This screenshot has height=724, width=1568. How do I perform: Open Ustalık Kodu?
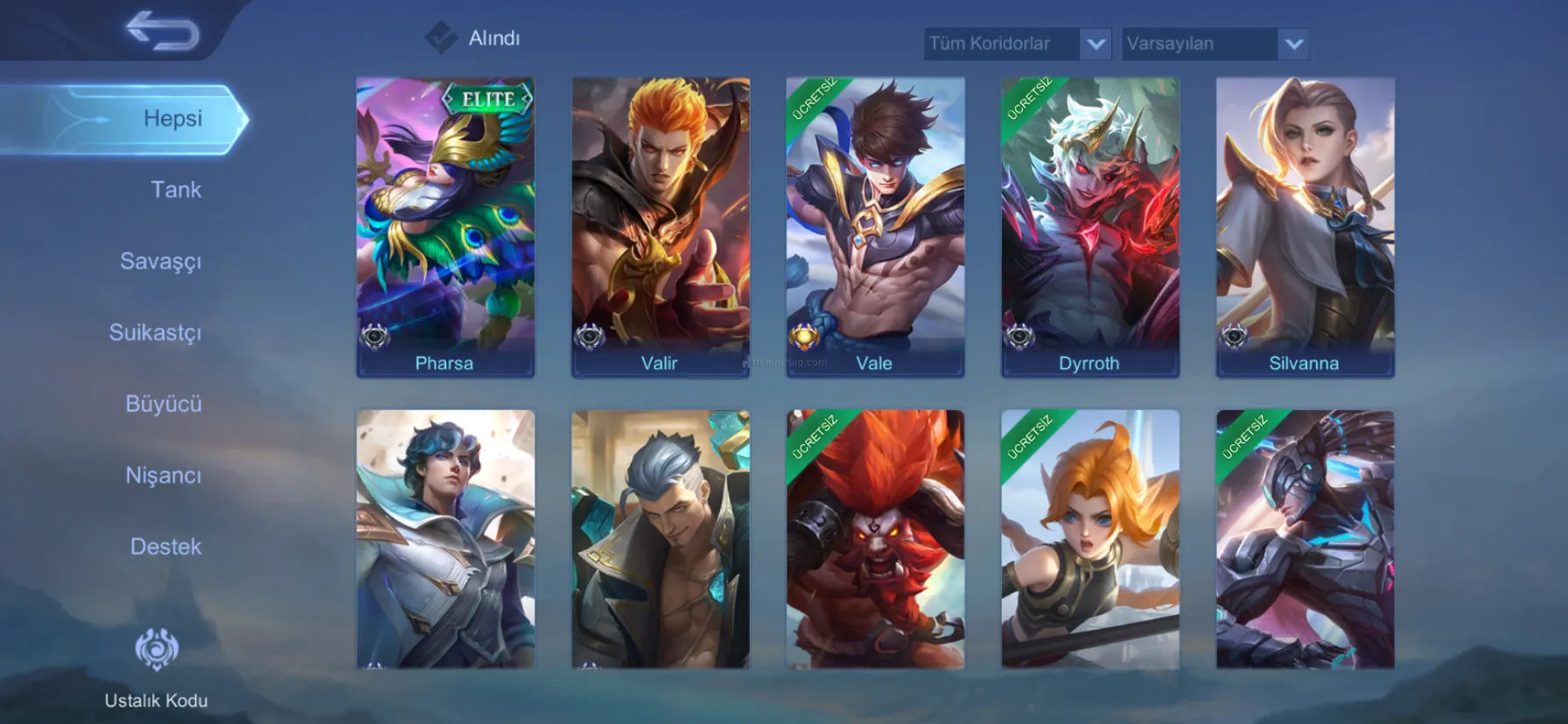157,666
